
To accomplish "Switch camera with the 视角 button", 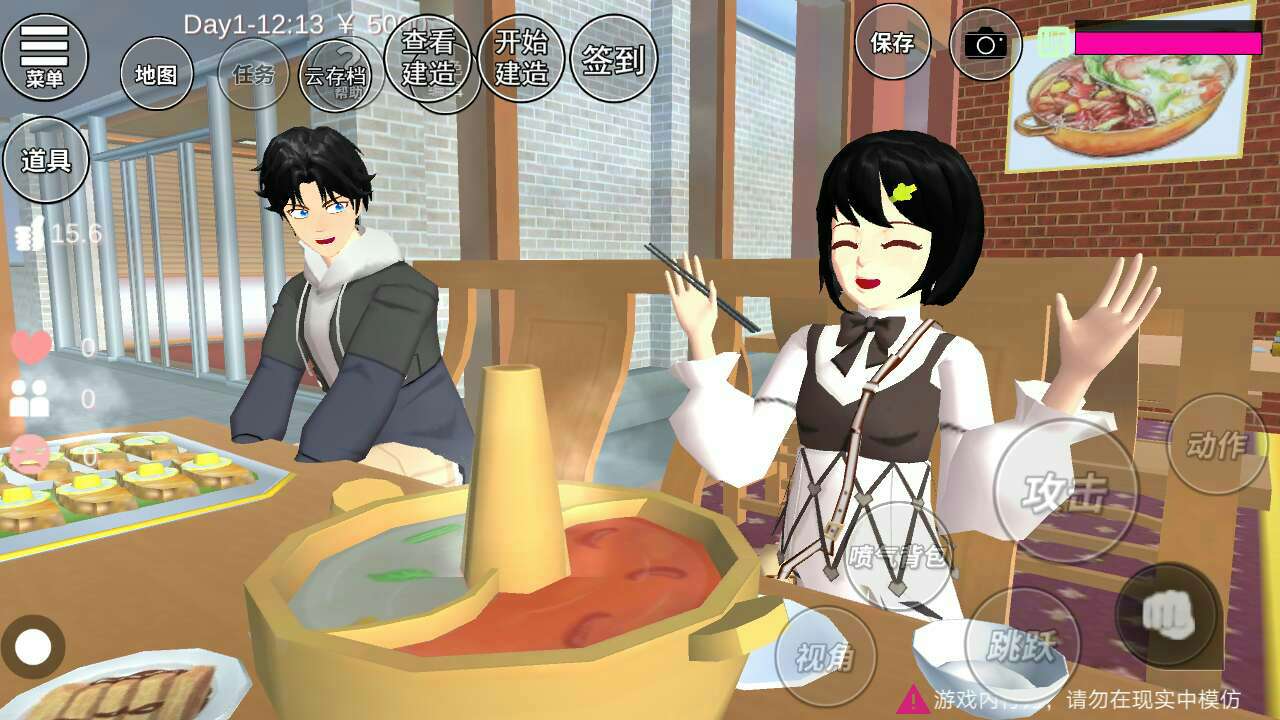I will pyautogui.click(x=825, y=656).
